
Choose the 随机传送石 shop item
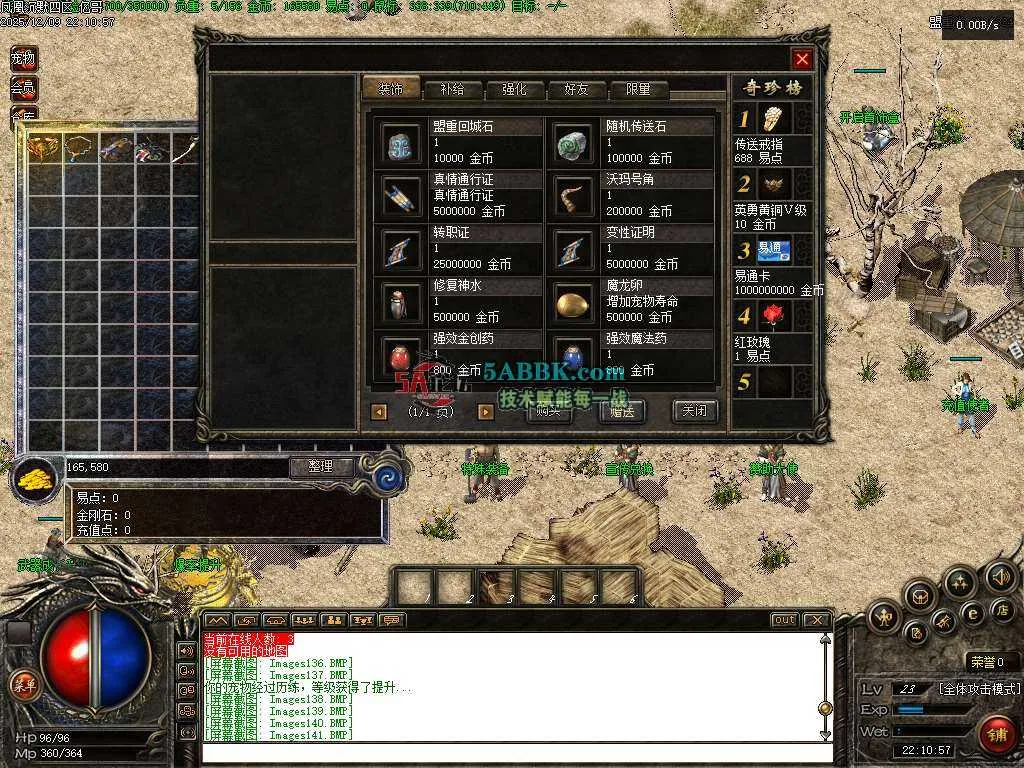[x=575, y=143]
